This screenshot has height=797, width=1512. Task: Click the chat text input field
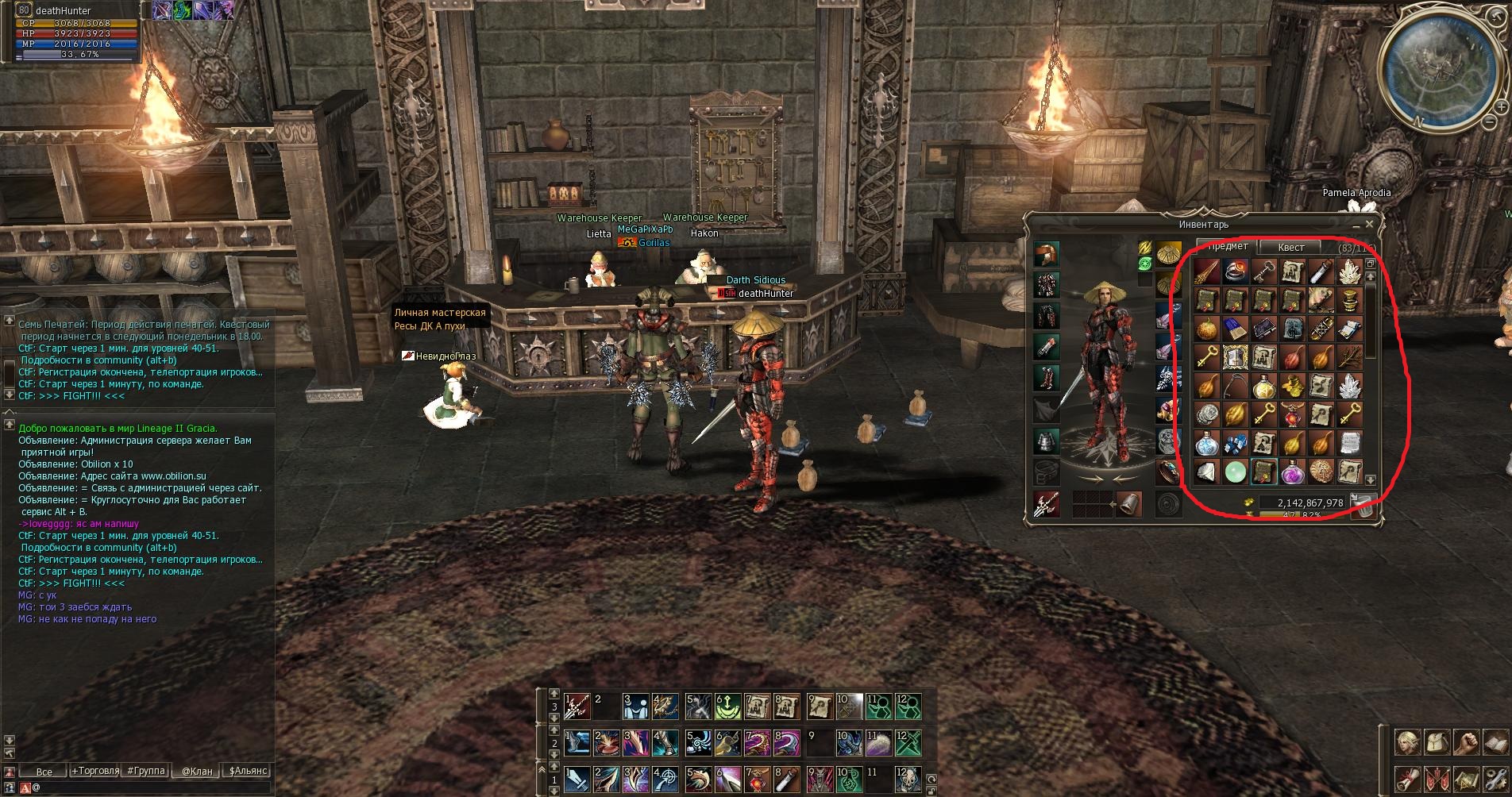pyautogui.click(x=143, y=787)
